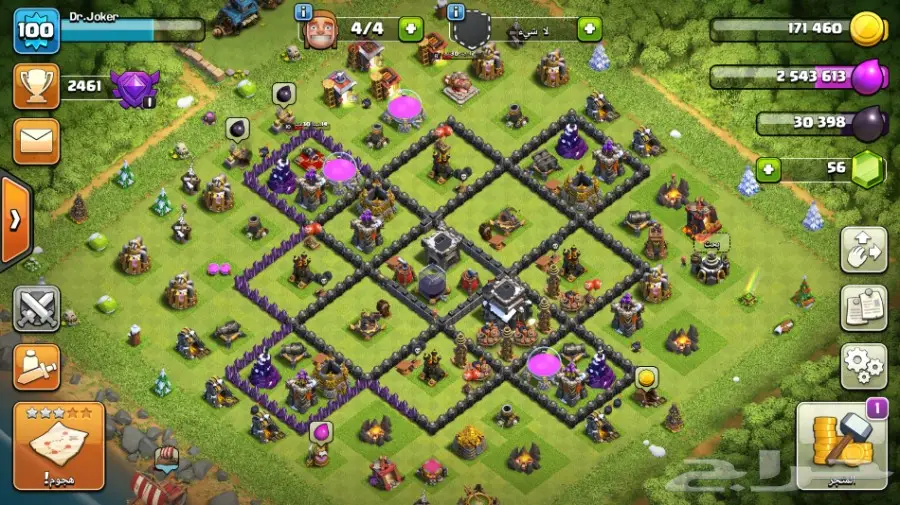Viewport: 900px width, 505px height.
Task: Show shield info via the blue i
Action: [457, 13]
